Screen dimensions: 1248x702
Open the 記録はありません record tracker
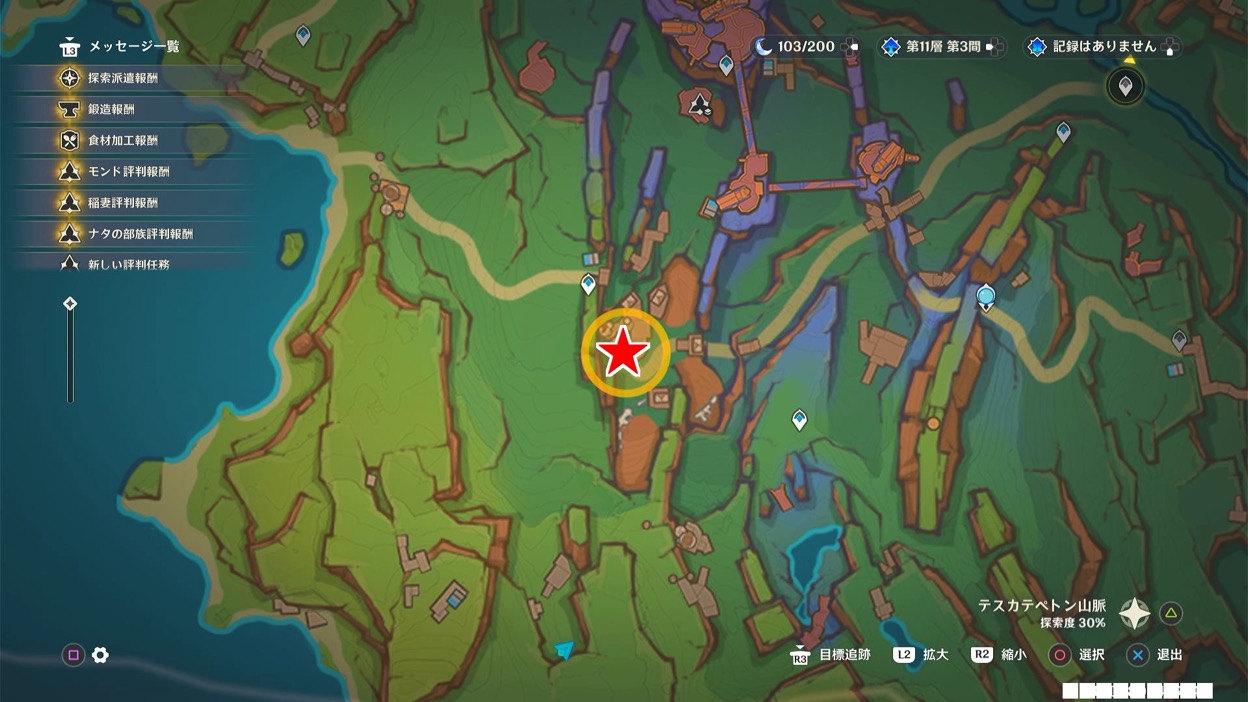[x=1103, y=47]
